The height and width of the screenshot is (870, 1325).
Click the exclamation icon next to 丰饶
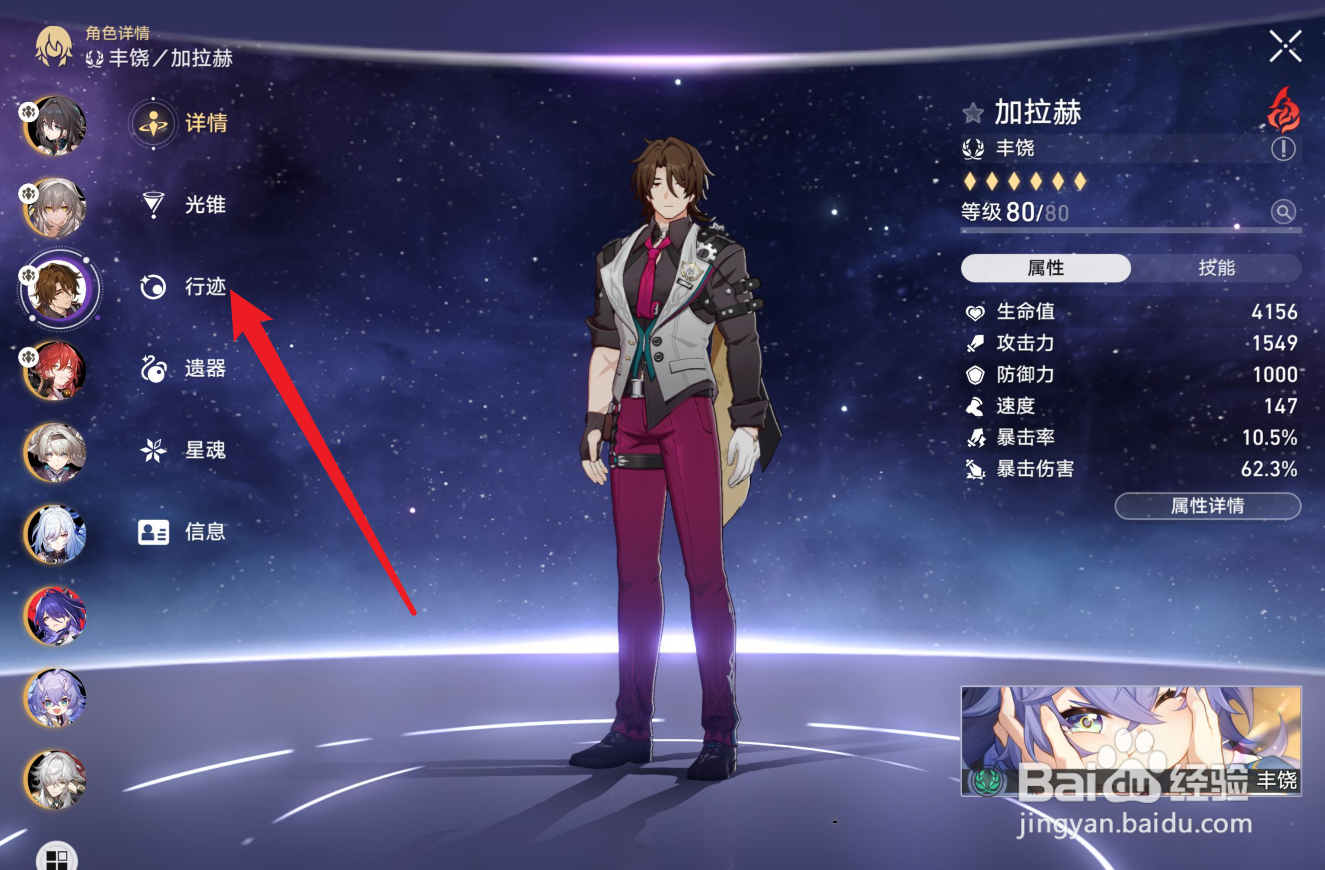1282,148
